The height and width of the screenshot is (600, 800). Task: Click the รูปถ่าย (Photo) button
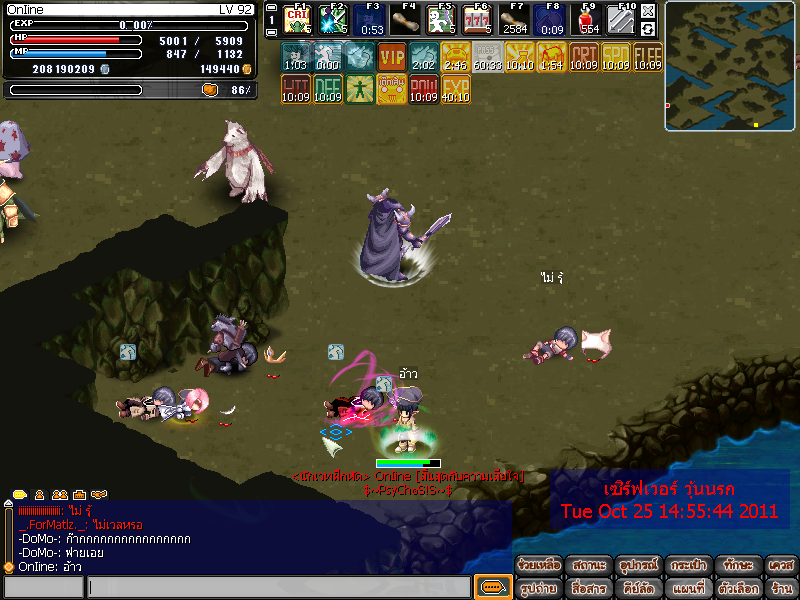539,588
